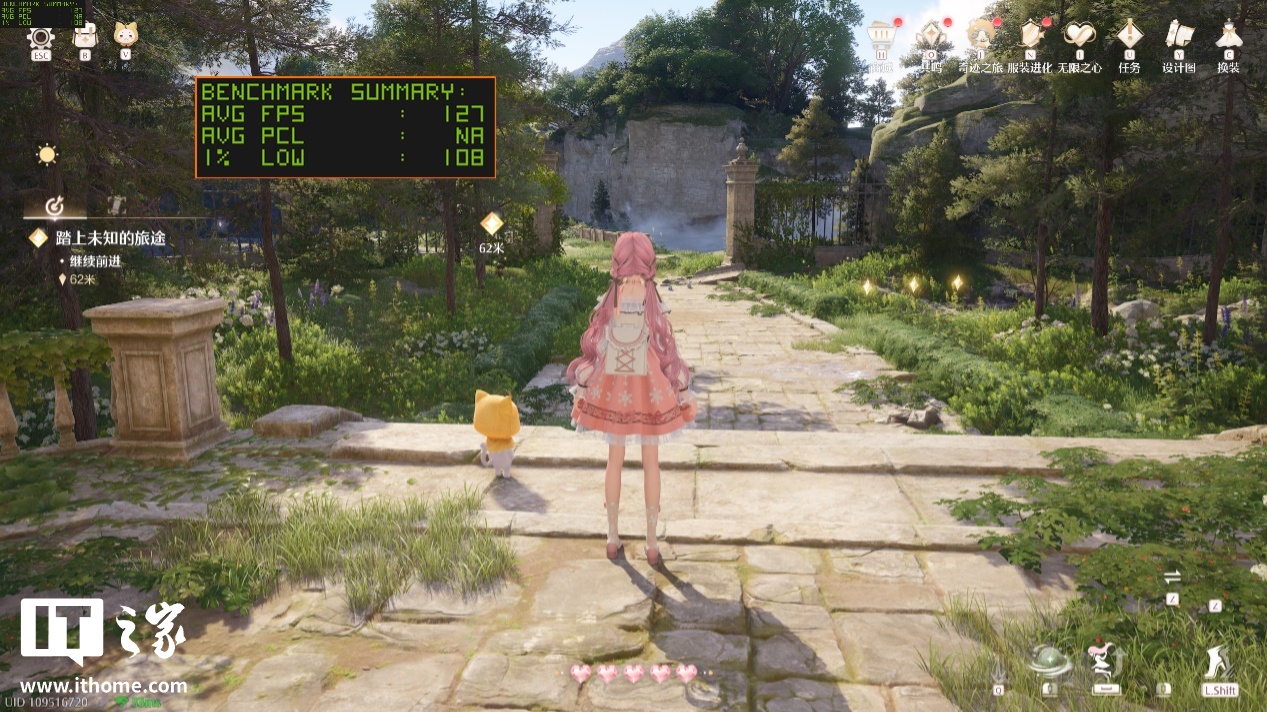Open the cat companion icon

[x=125, y=36]
